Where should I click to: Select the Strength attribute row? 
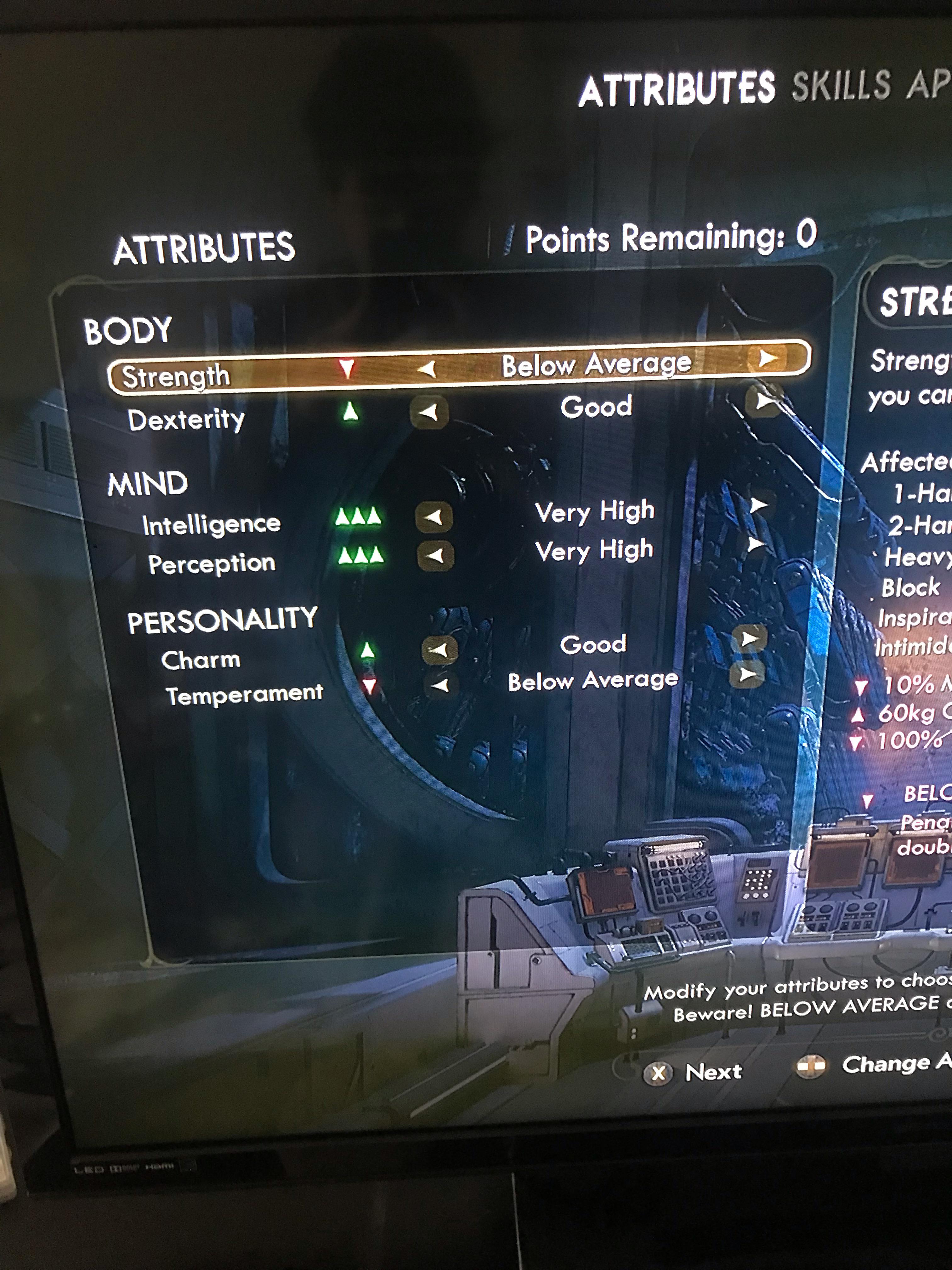[178, 376]
